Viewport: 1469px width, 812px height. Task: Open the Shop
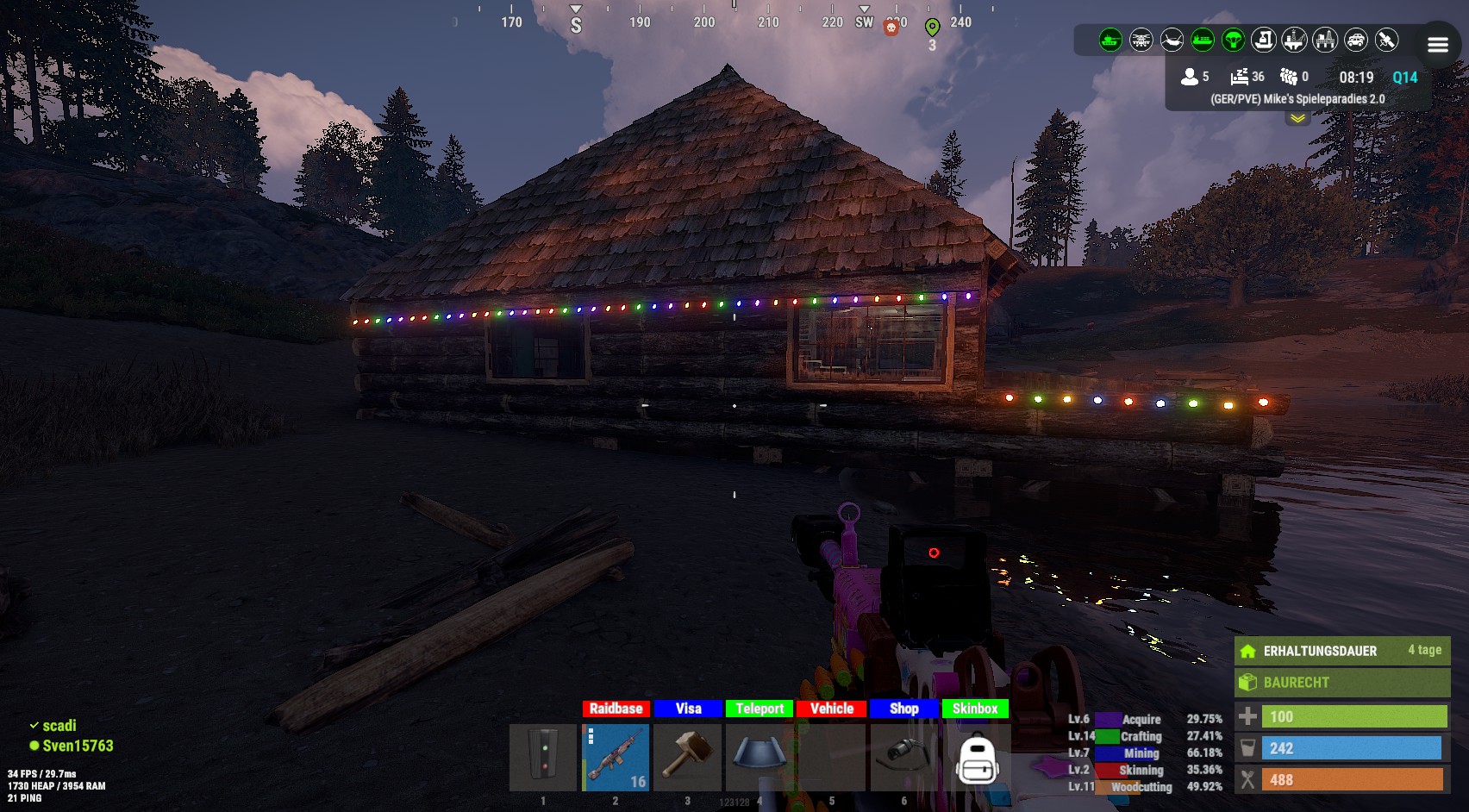point(903,709)
